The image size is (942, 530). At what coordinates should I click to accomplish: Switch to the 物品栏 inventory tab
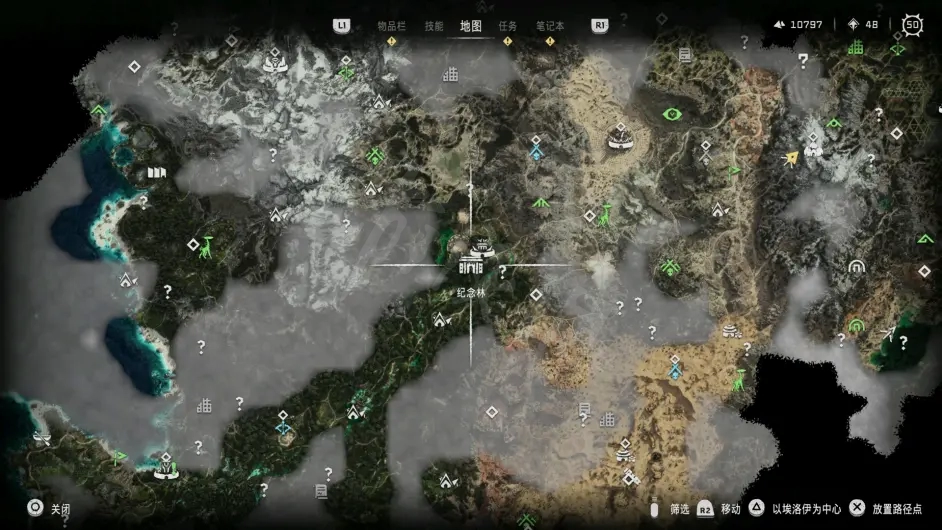(x=390, y=26)
